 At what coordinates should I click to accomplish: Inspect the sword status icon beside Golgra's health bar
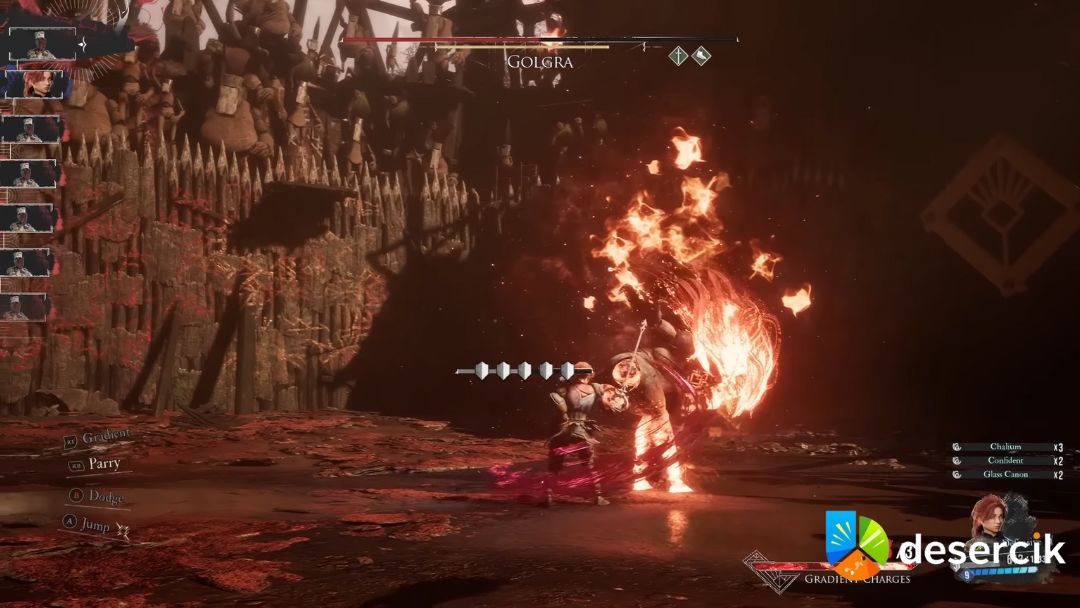coord(678,57)
